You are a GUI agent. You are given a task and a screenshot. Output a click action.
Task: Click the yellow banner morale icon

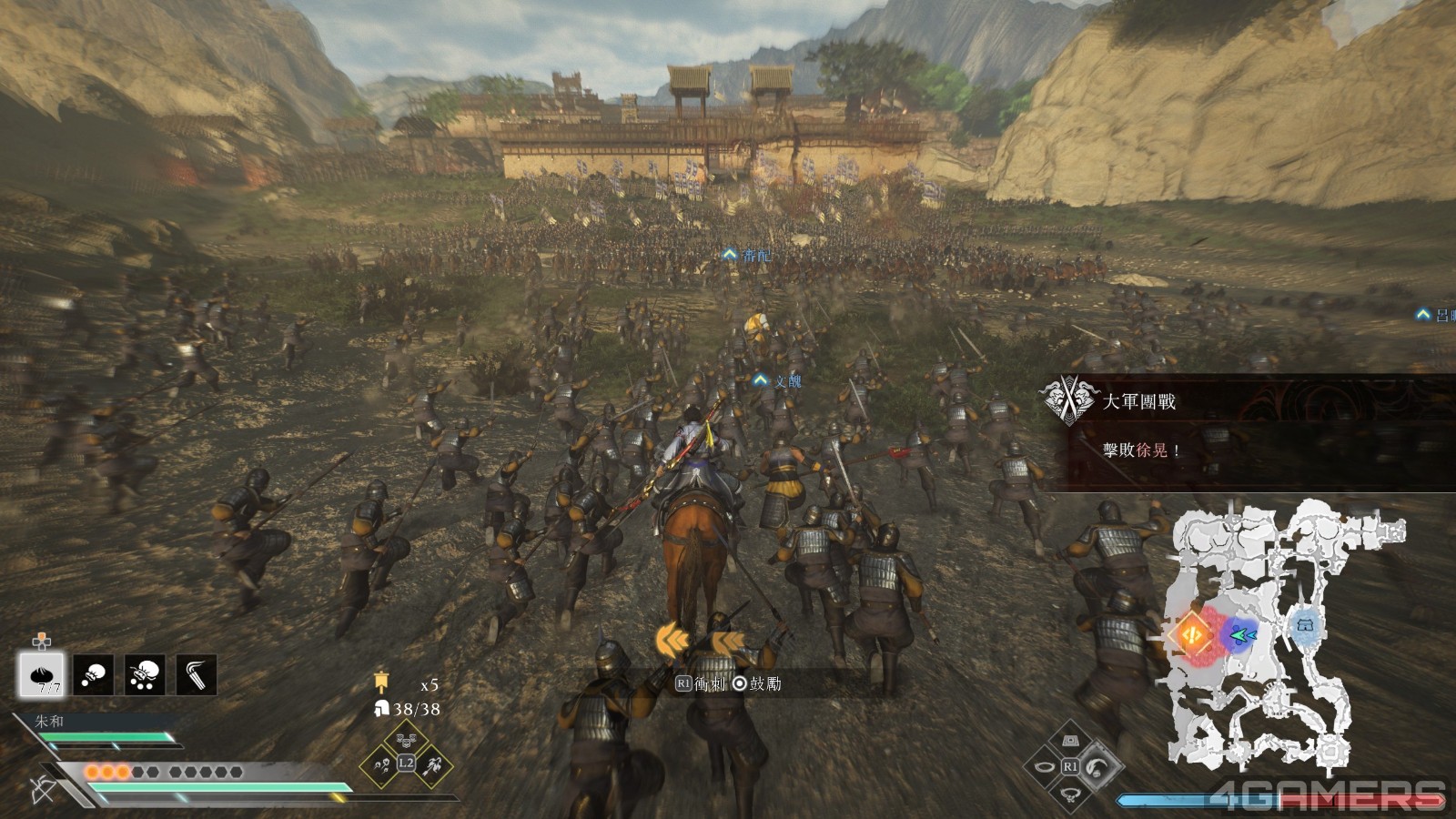[381, 682]
